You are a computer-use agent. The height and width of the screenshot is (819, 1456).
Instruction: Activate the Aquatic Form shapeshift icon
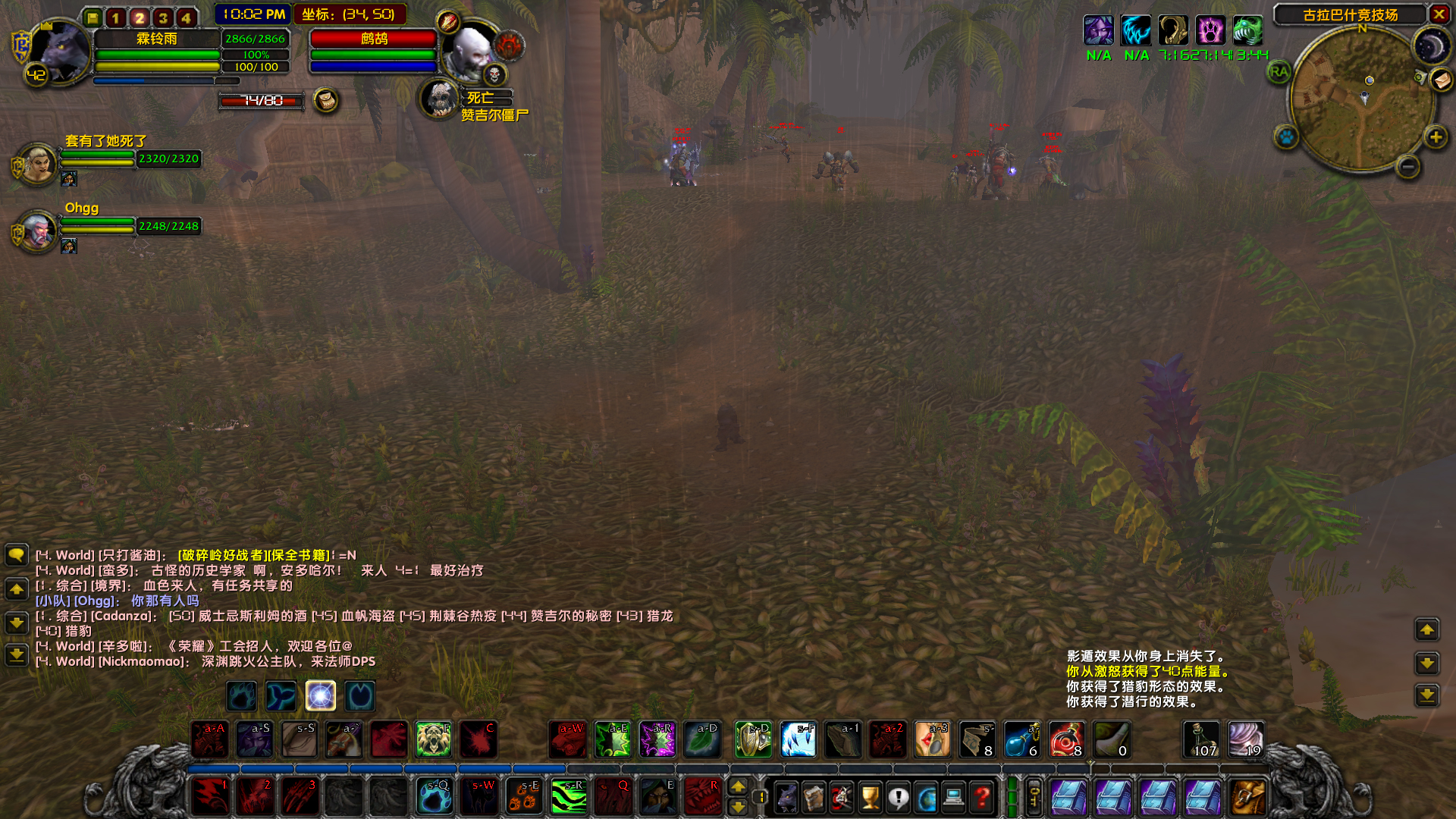coord(281,695)
